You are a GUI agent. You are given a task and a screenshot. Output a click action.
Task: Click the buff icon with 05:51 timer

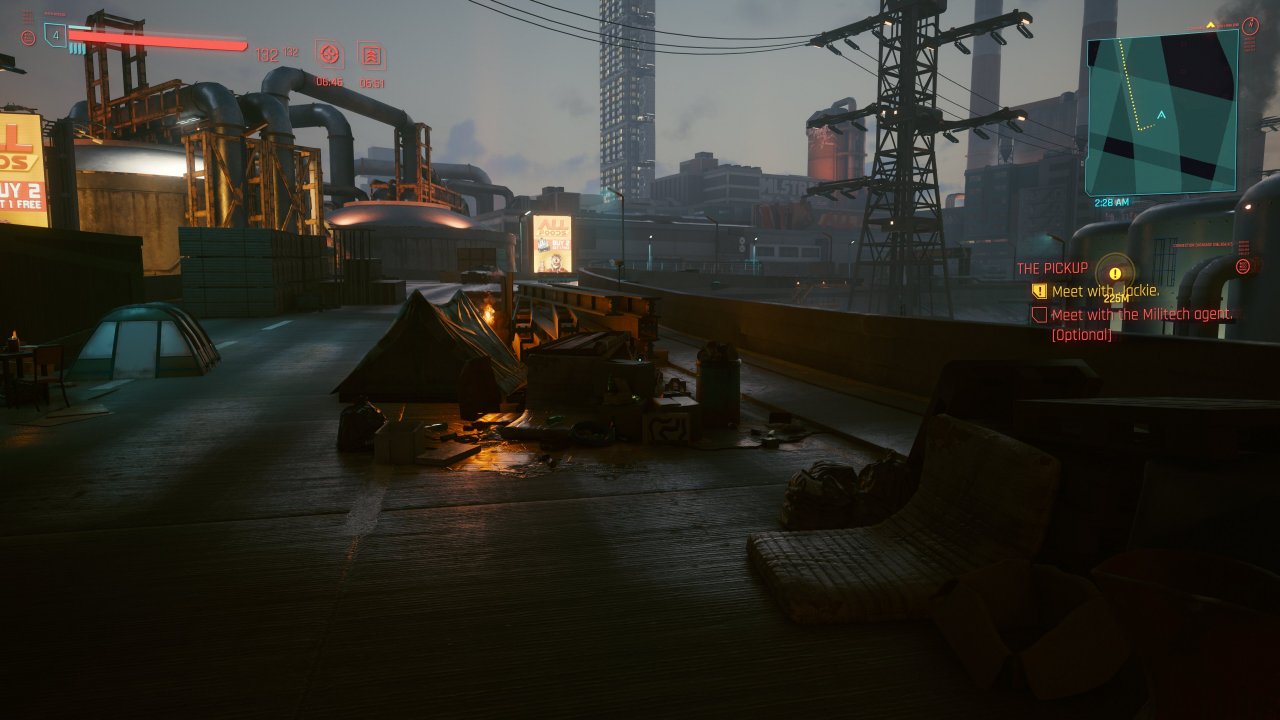coord(372,56)
